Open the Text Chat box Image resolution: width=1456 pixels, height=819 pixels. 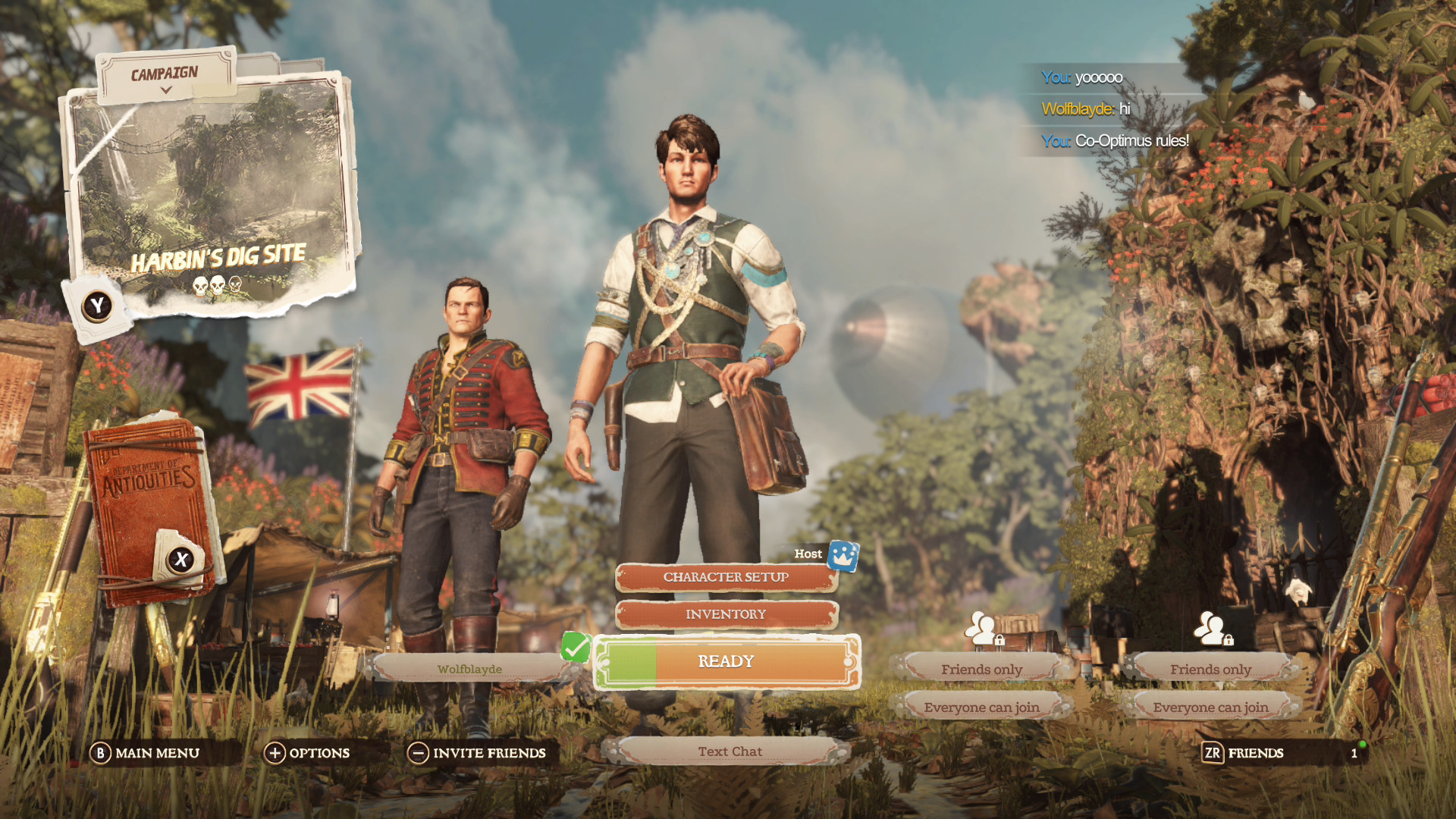[729, 752]
